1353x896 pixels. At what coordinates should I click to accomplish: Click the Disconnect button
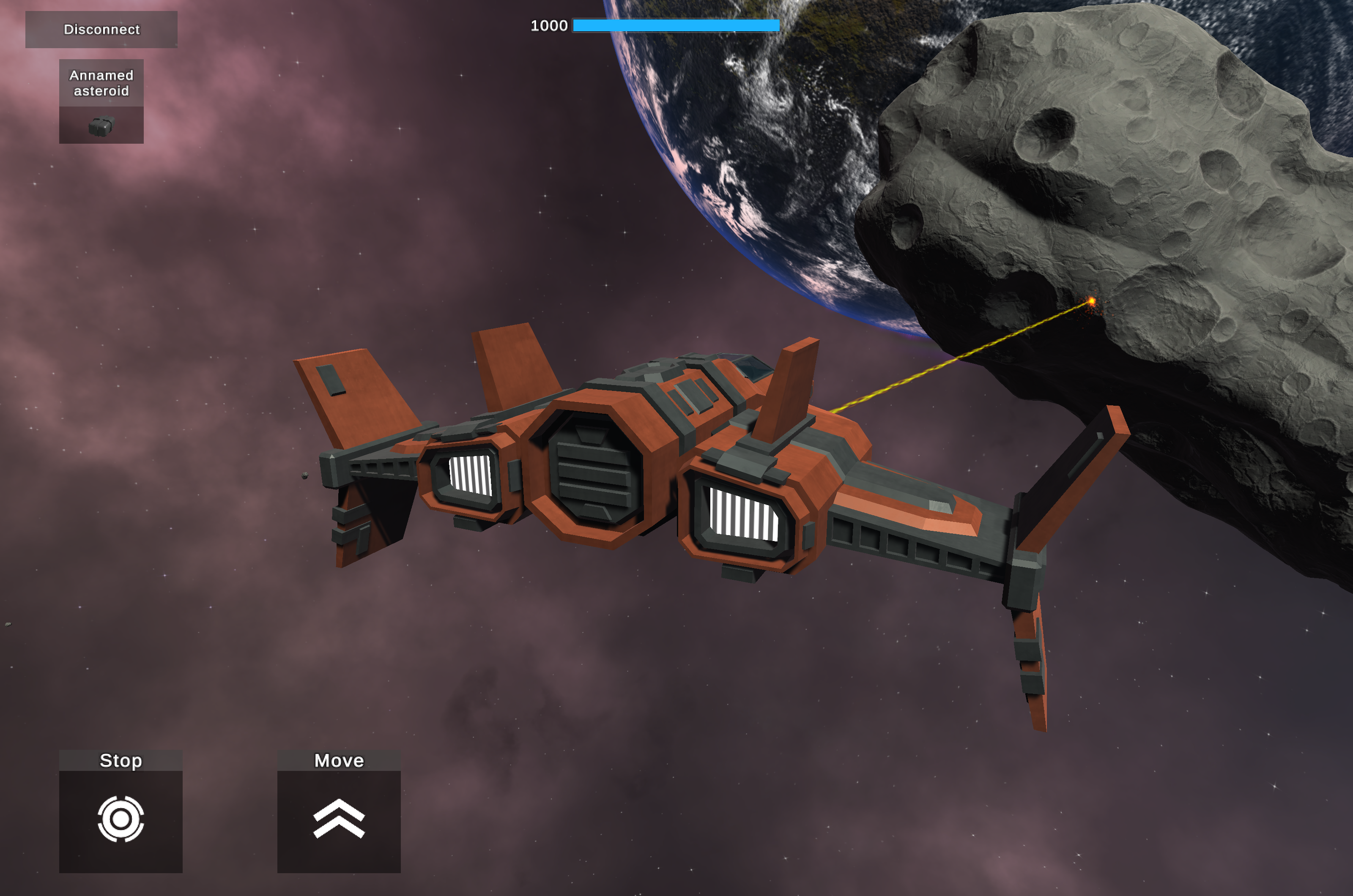101,29
